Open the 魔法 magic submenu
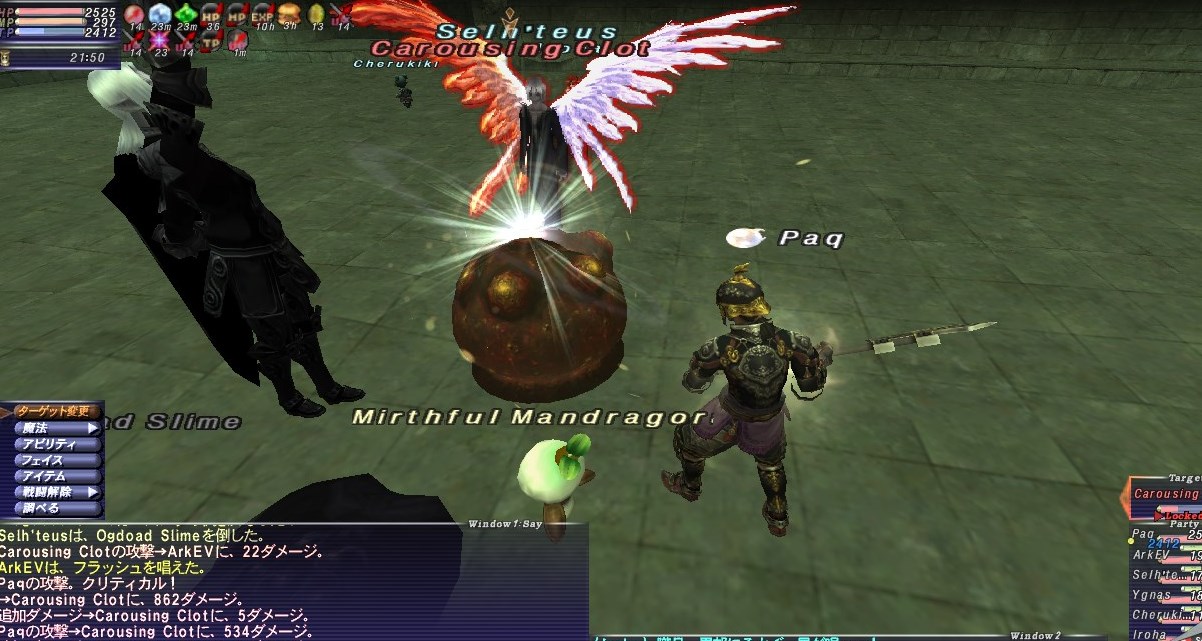1202x641 pixels. pos(55,428)
